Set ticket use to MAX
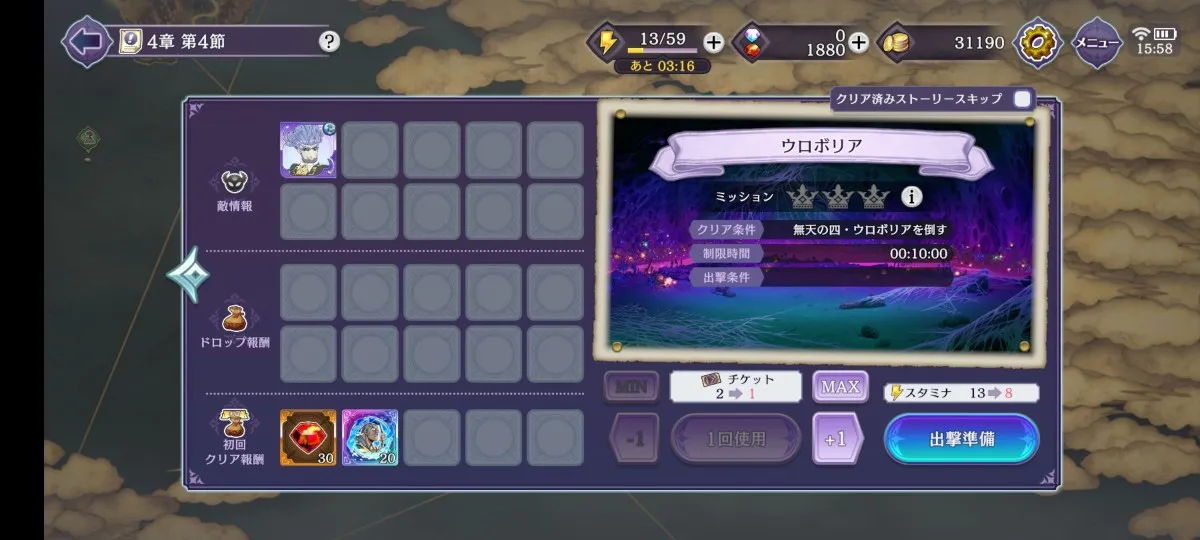The width and height of the screenshot is (1200, 540). 840,386
